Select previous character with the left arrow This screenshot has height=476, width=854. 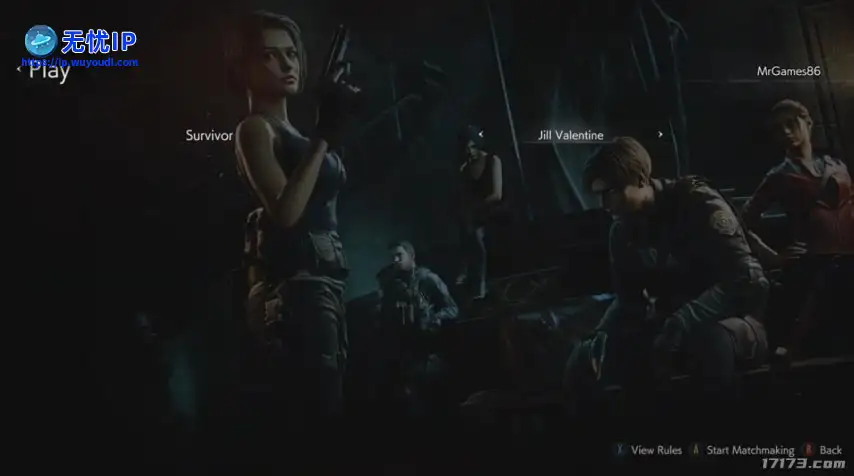pyautogui.click(x=481, y=134)
